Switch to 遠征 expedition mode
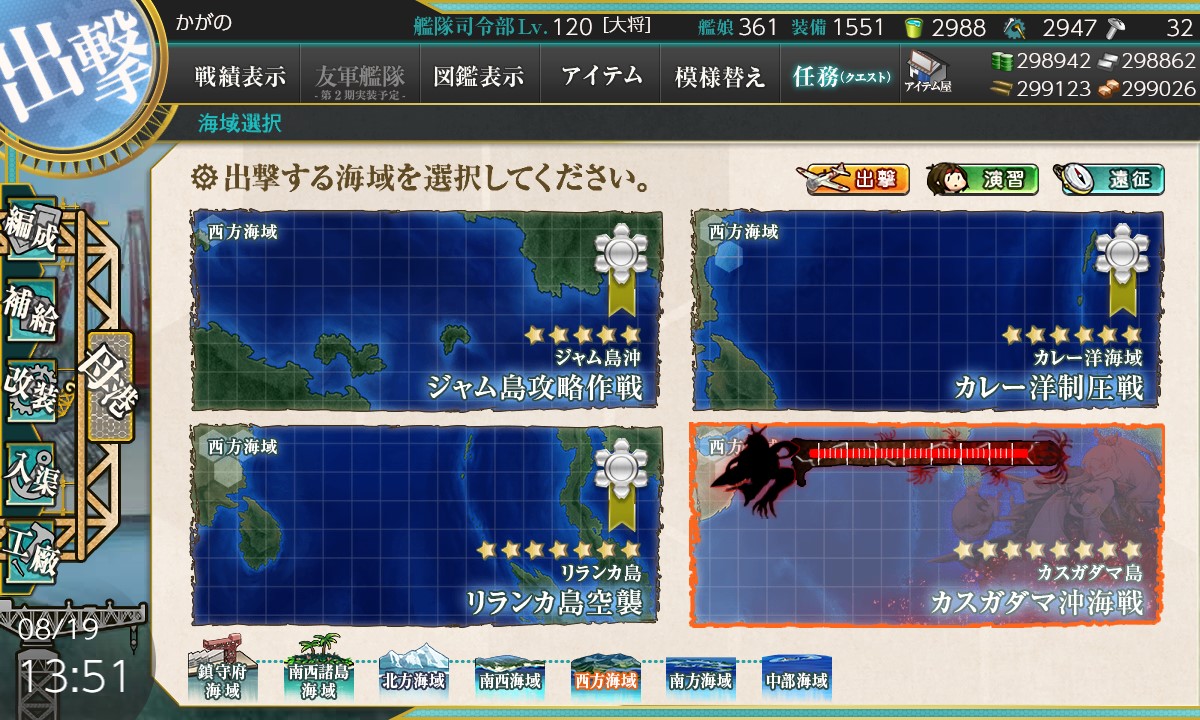This screenshot has width=1200, height=720. (x=1108, y=180)
